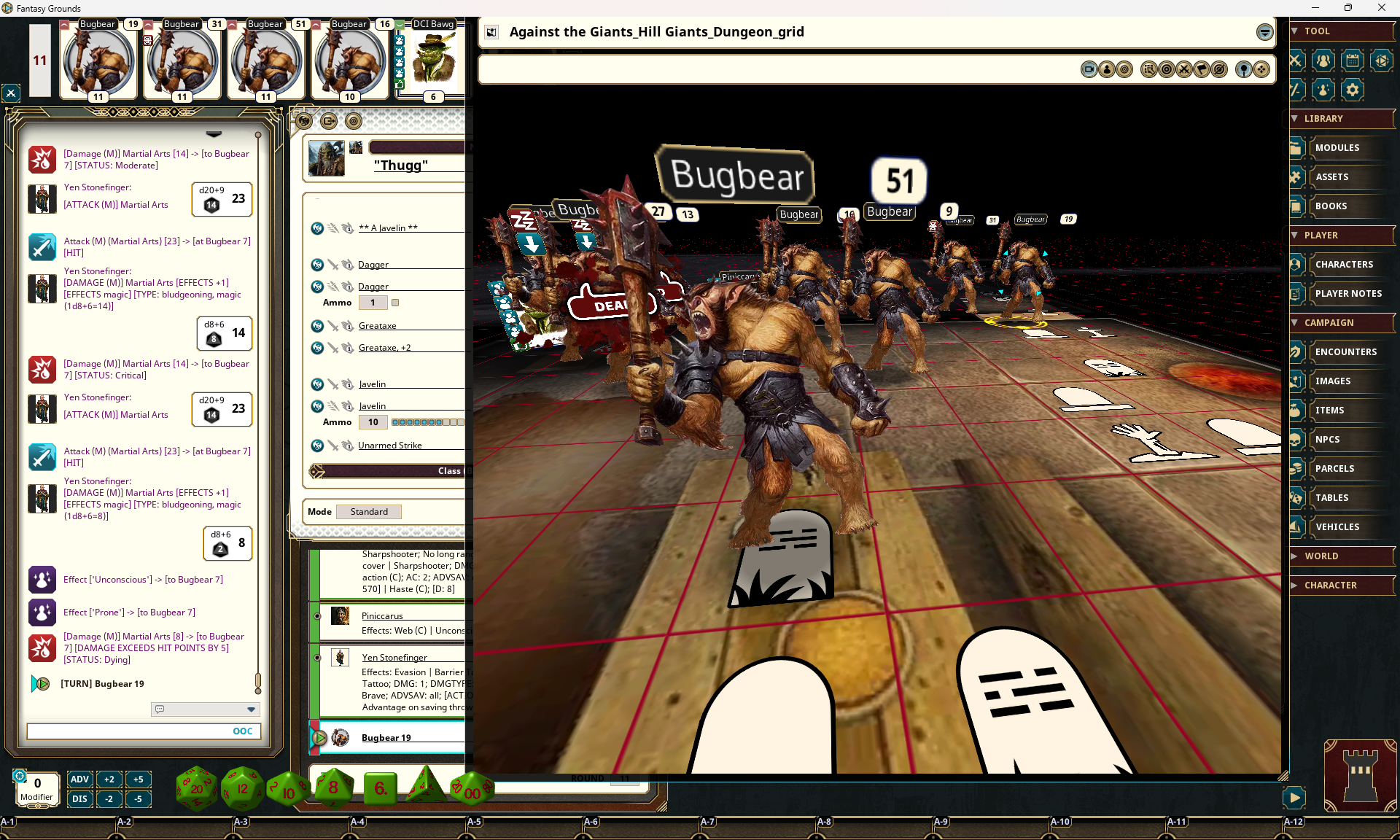Open the Effects tool icon
The height and width of the screenshot is (840, 1400).
pyautogui.click(x=1322, y=90)
